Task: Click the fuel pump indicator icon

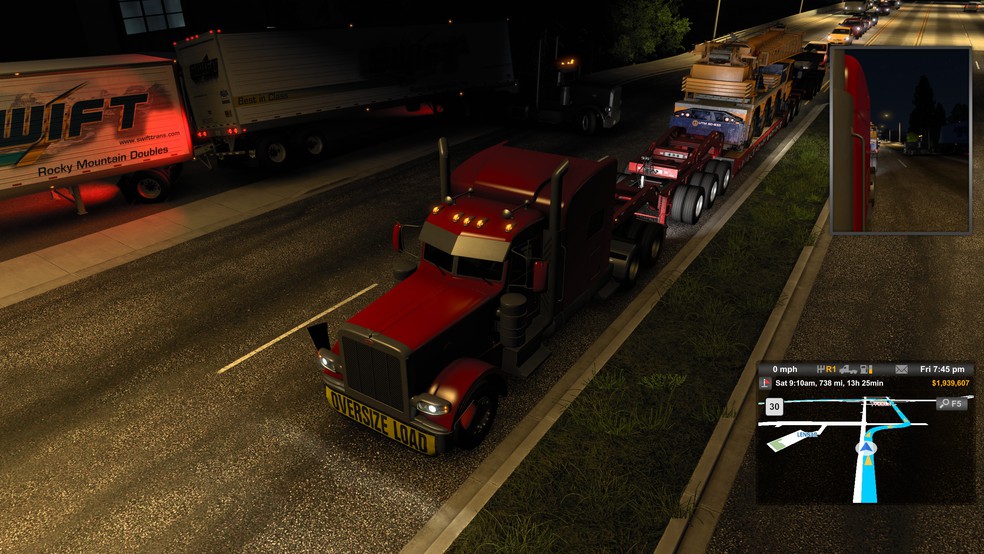Action: 866,369
